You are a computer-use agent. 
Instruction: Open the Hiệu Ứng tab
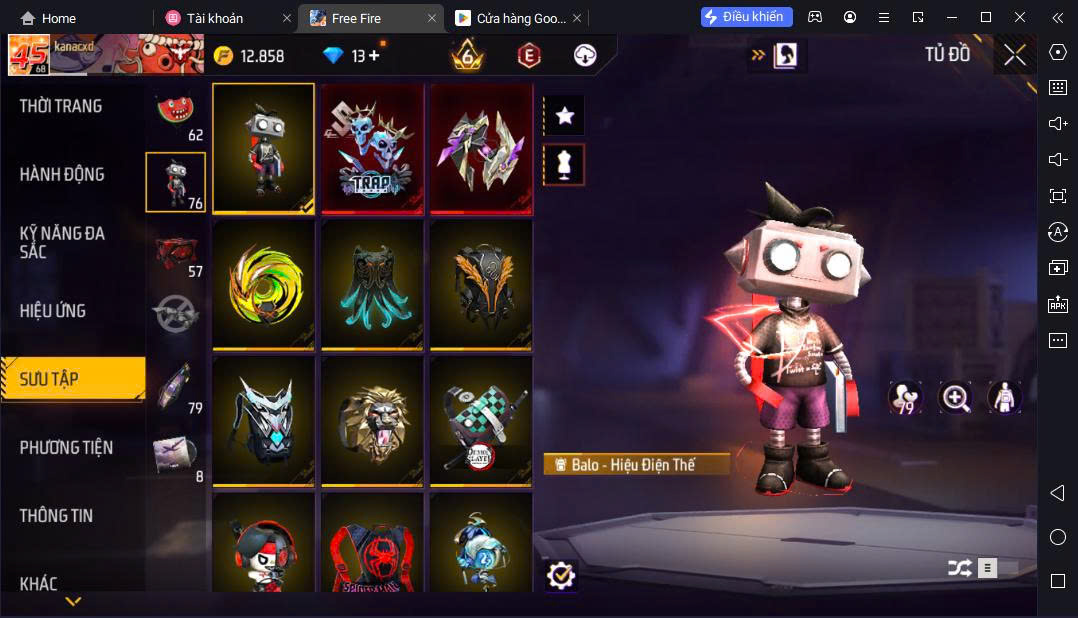tap(53, 311)
